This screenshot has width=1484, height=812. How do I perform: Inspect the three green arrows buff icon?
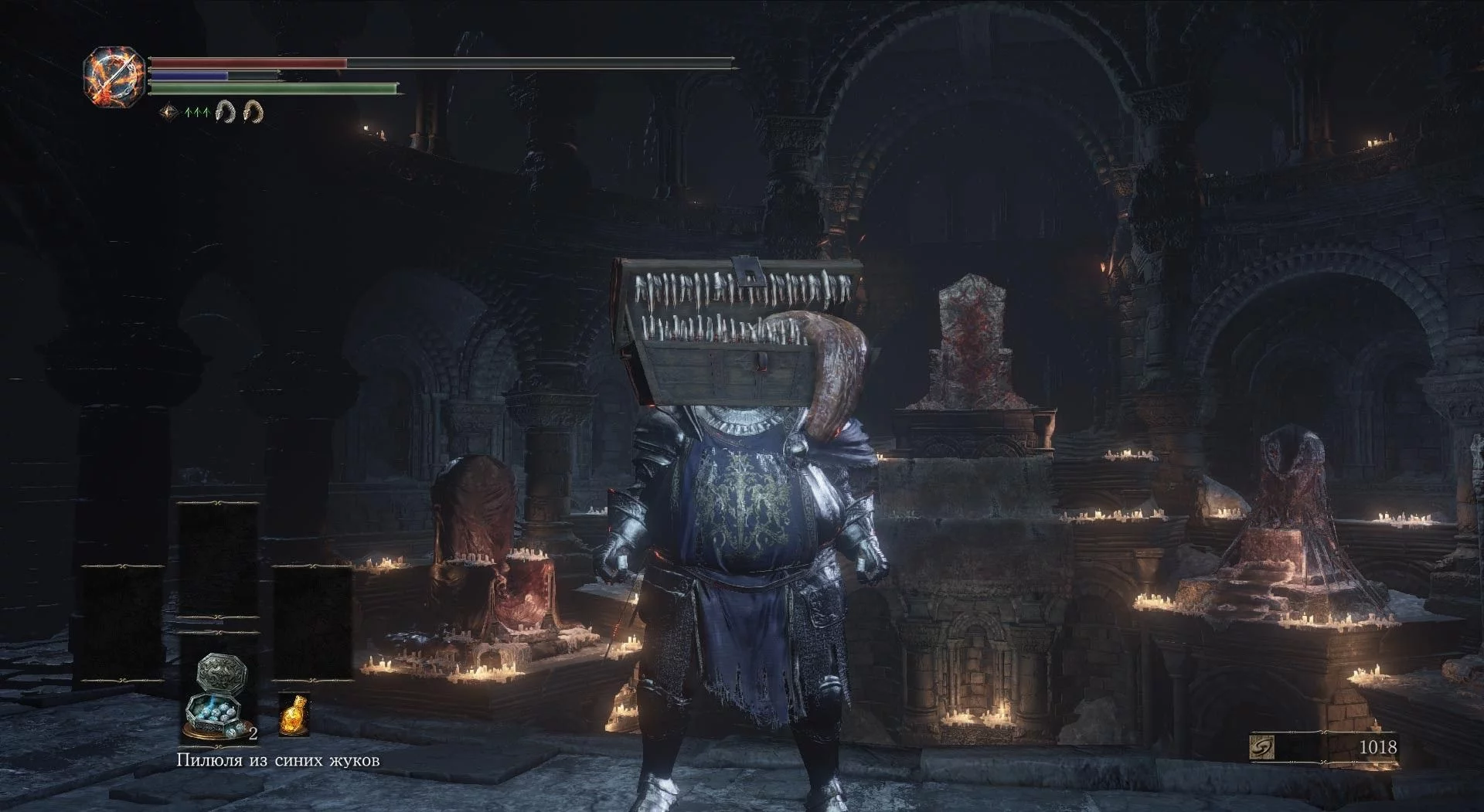[198, 113]
